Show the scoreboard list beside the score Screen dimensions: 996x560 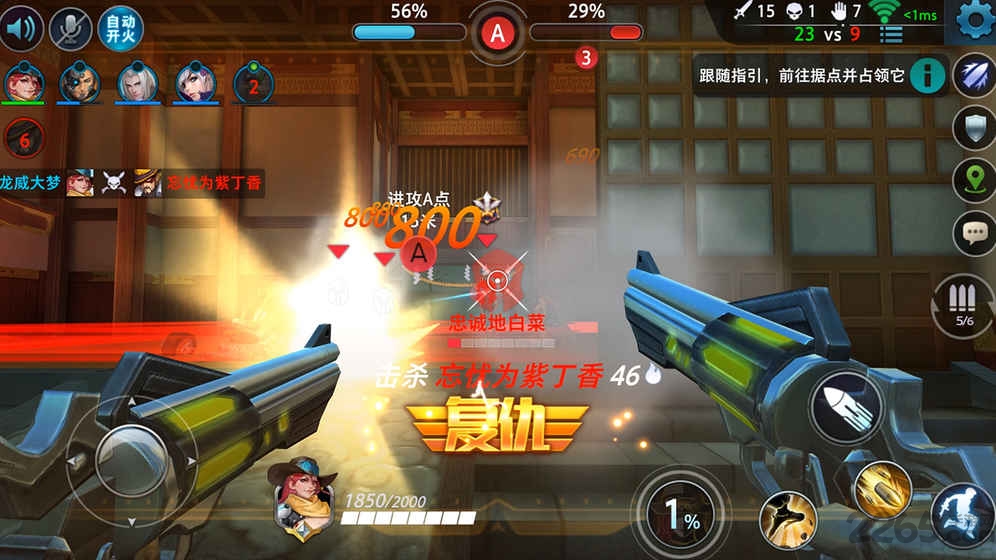click(890, 34)
